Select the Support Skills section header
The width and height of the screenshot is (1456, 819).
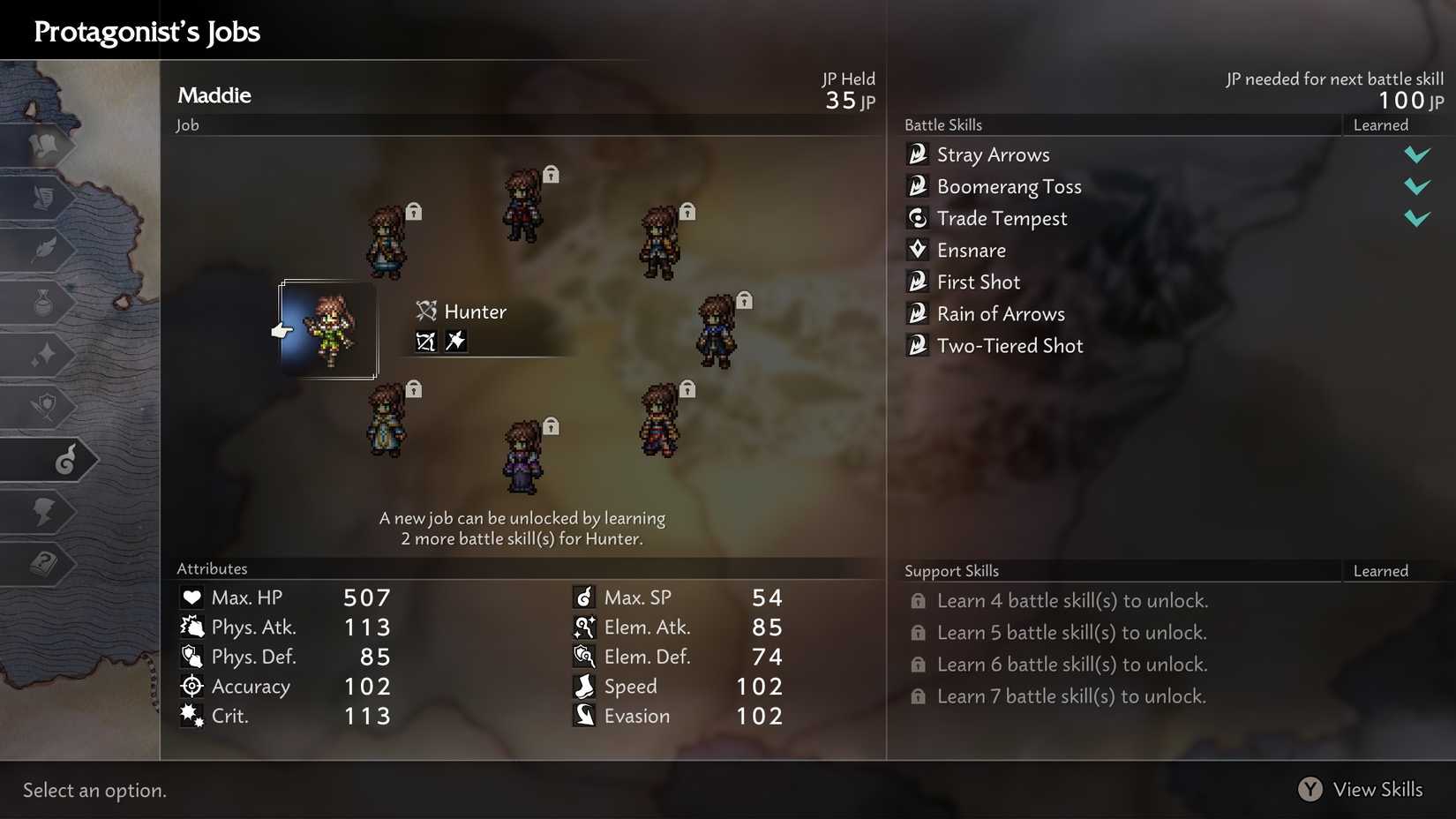click(951, 571)
